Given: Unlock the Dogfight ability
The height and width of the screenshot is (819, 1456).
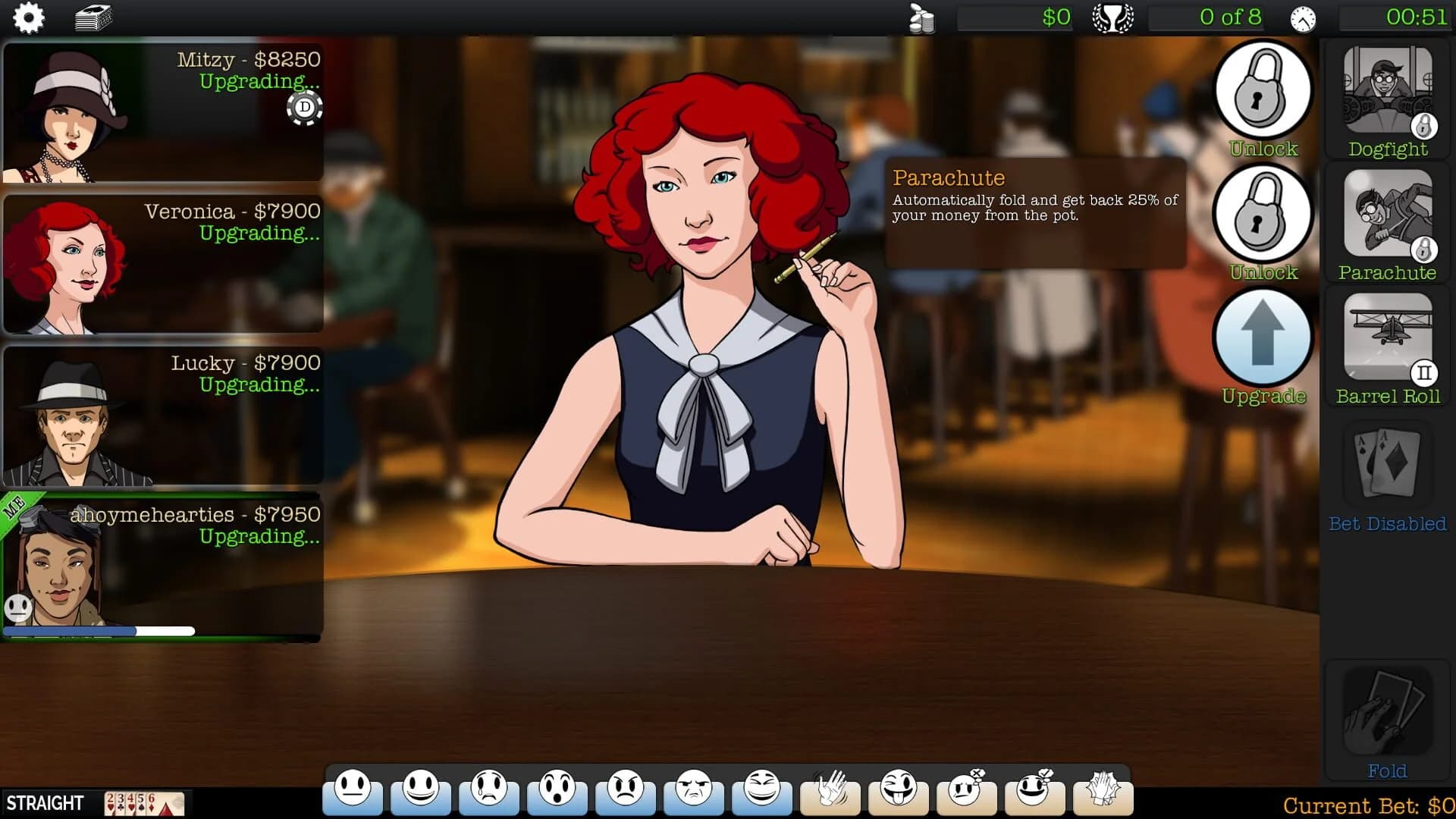Looking at the screenshot, I should 1262,89.
